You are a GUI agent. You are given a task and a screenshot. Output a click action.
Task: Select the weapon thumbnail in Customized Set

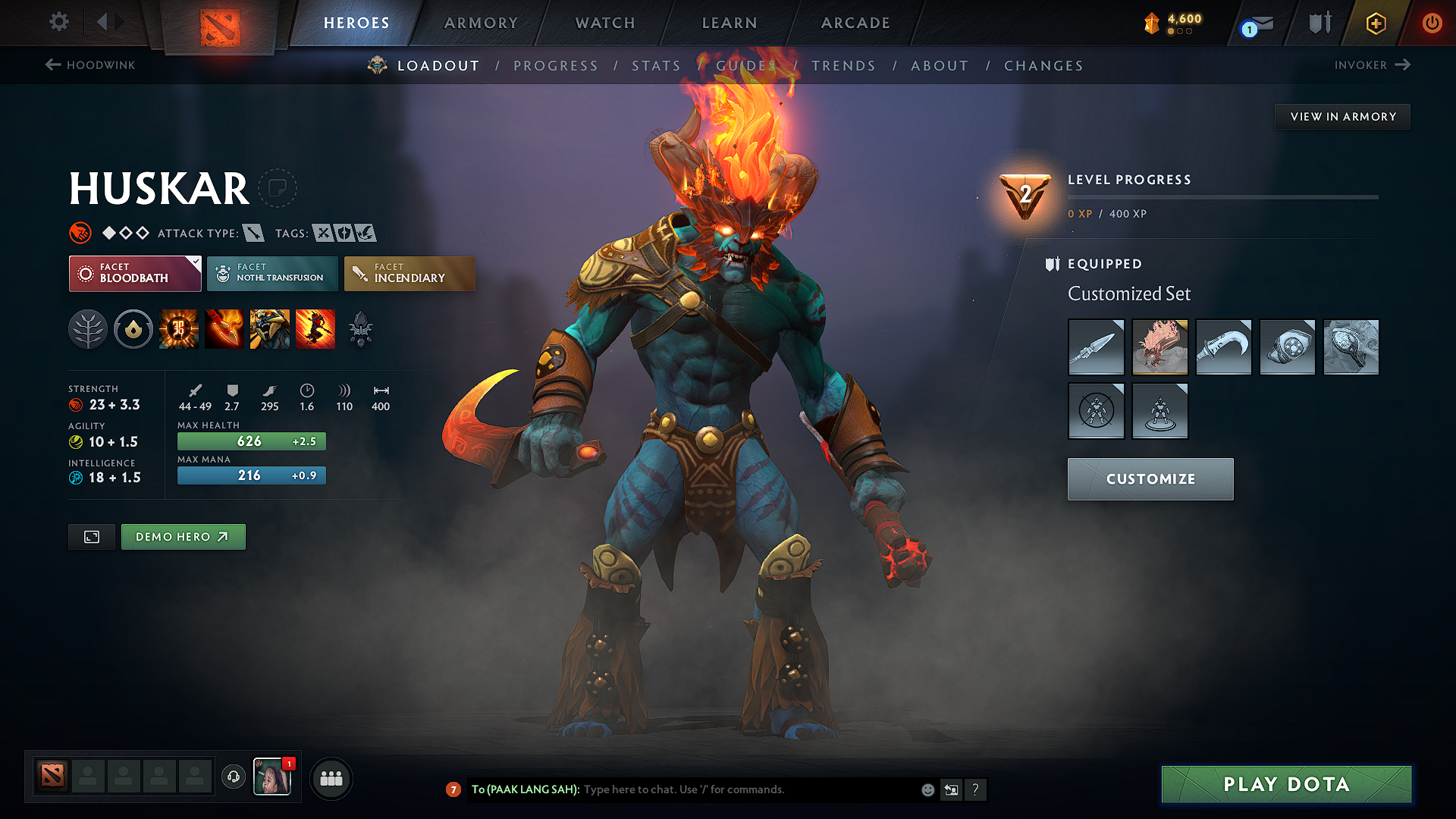coord(1096,347)
